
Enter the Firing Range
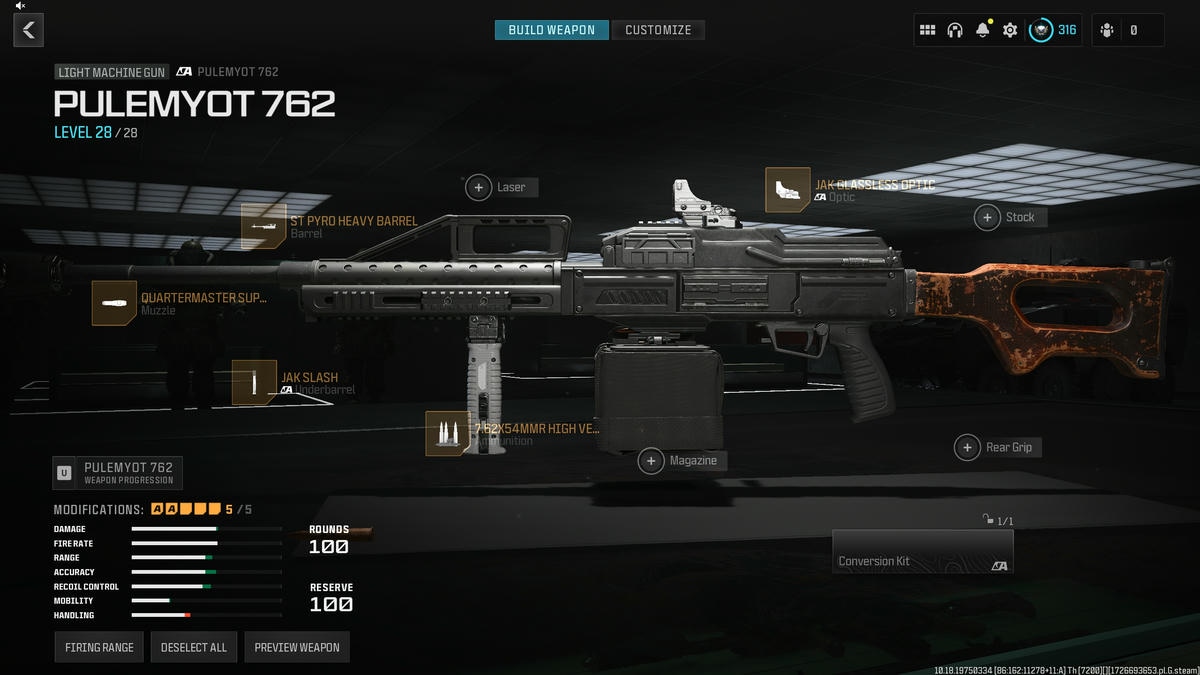tap(99, 647)
